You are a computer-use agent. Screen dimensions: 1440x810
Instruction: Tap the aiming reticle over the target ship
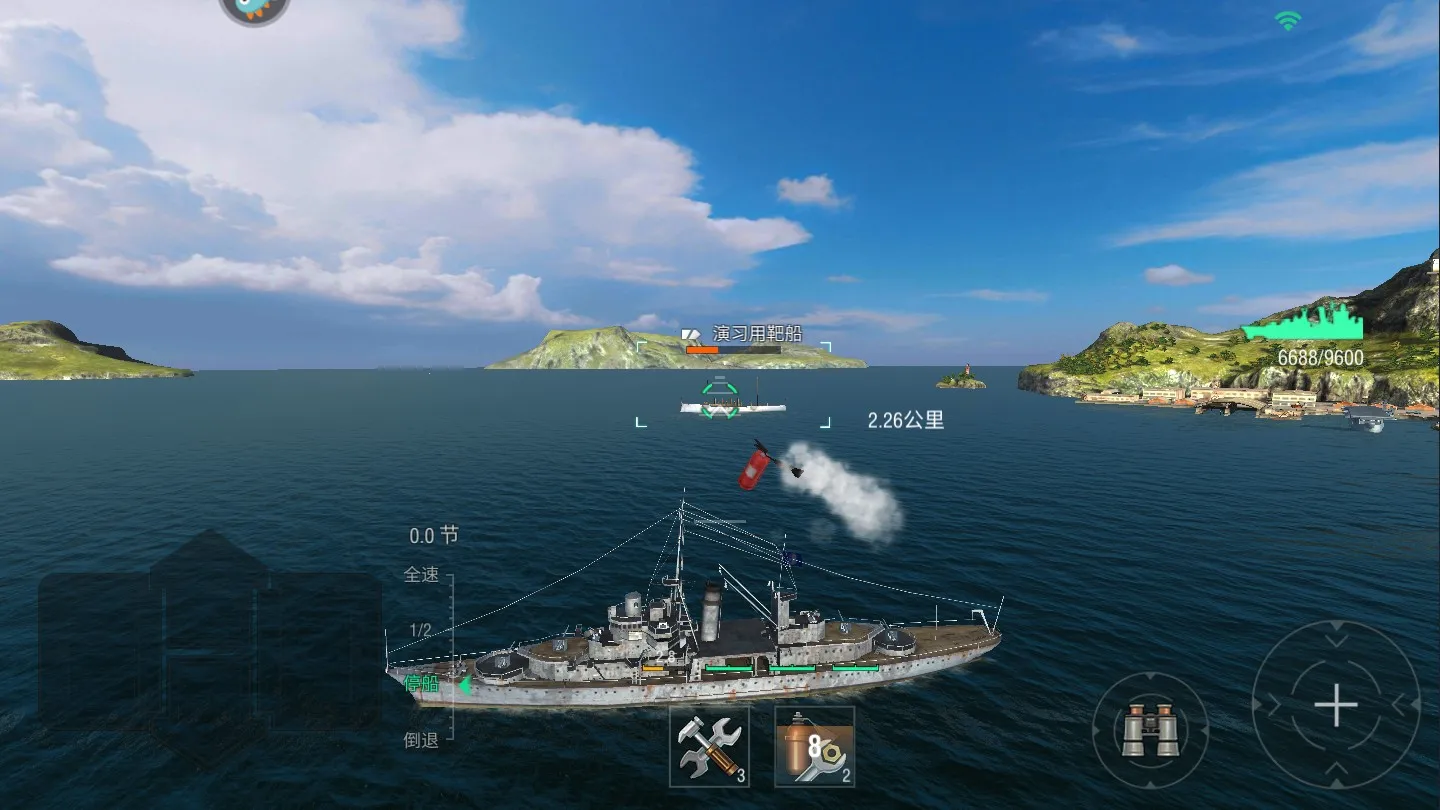click(718, 398)
